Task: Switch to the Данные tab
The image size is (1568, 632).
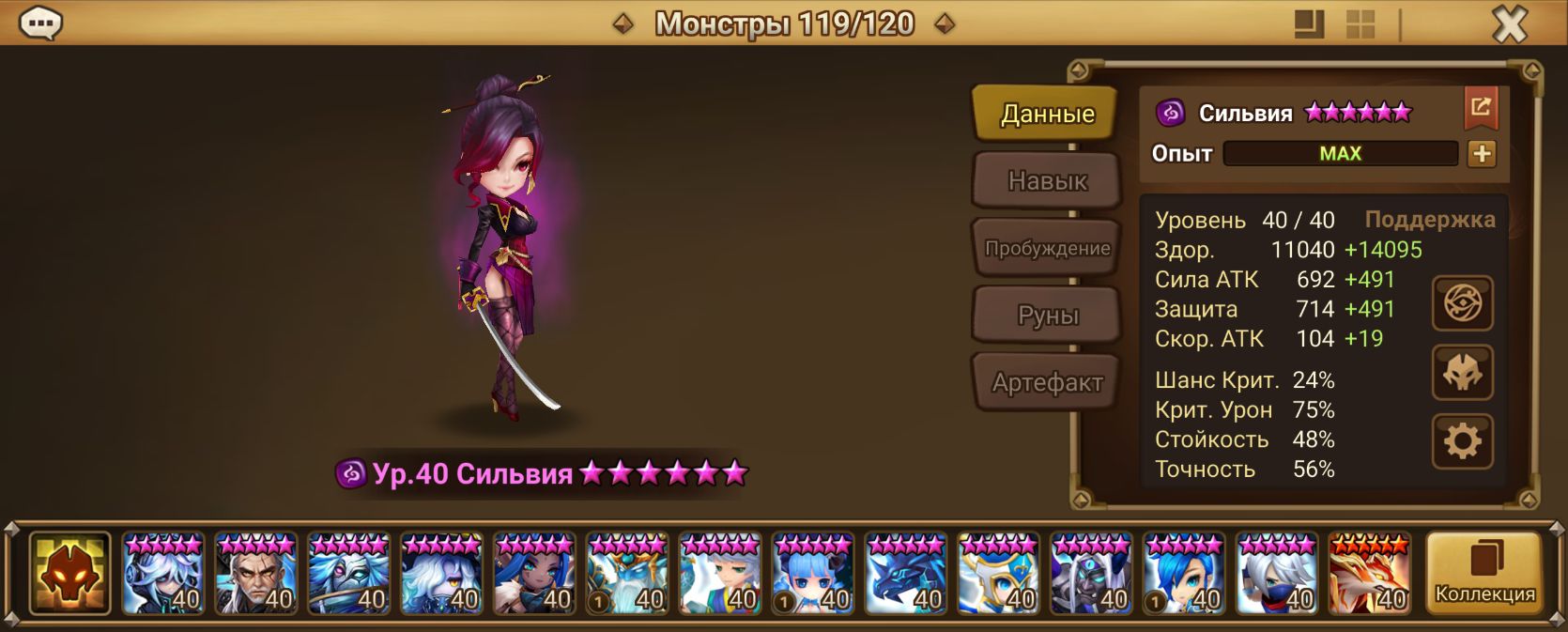Action: (1047, 114)
